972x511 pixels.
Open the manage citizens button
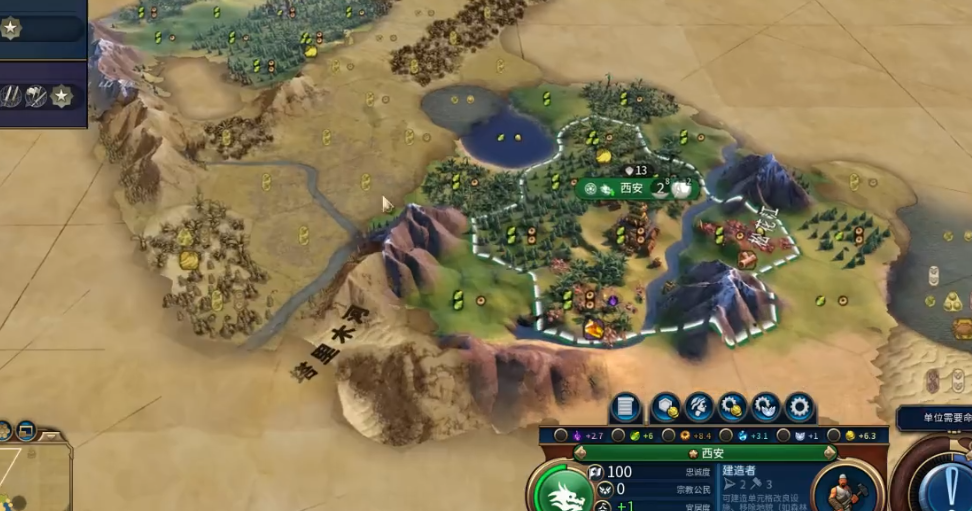(x=699, y=408)
